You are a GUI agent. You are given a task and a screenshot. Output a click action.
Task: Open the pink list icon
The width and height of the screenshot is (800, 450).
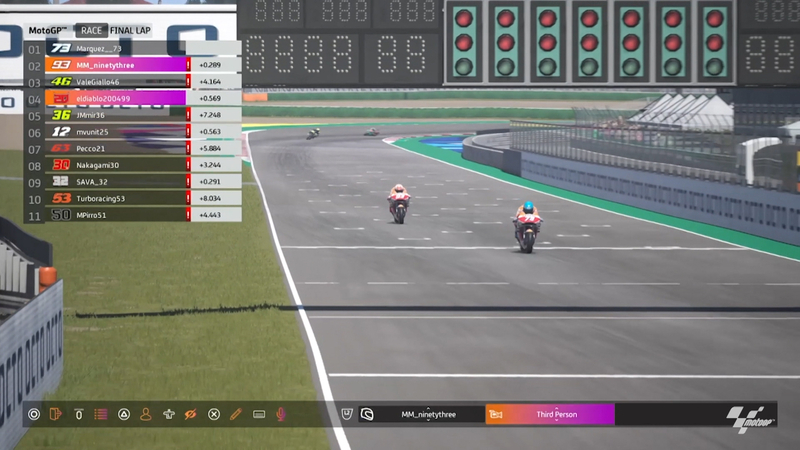pos(101,414)
